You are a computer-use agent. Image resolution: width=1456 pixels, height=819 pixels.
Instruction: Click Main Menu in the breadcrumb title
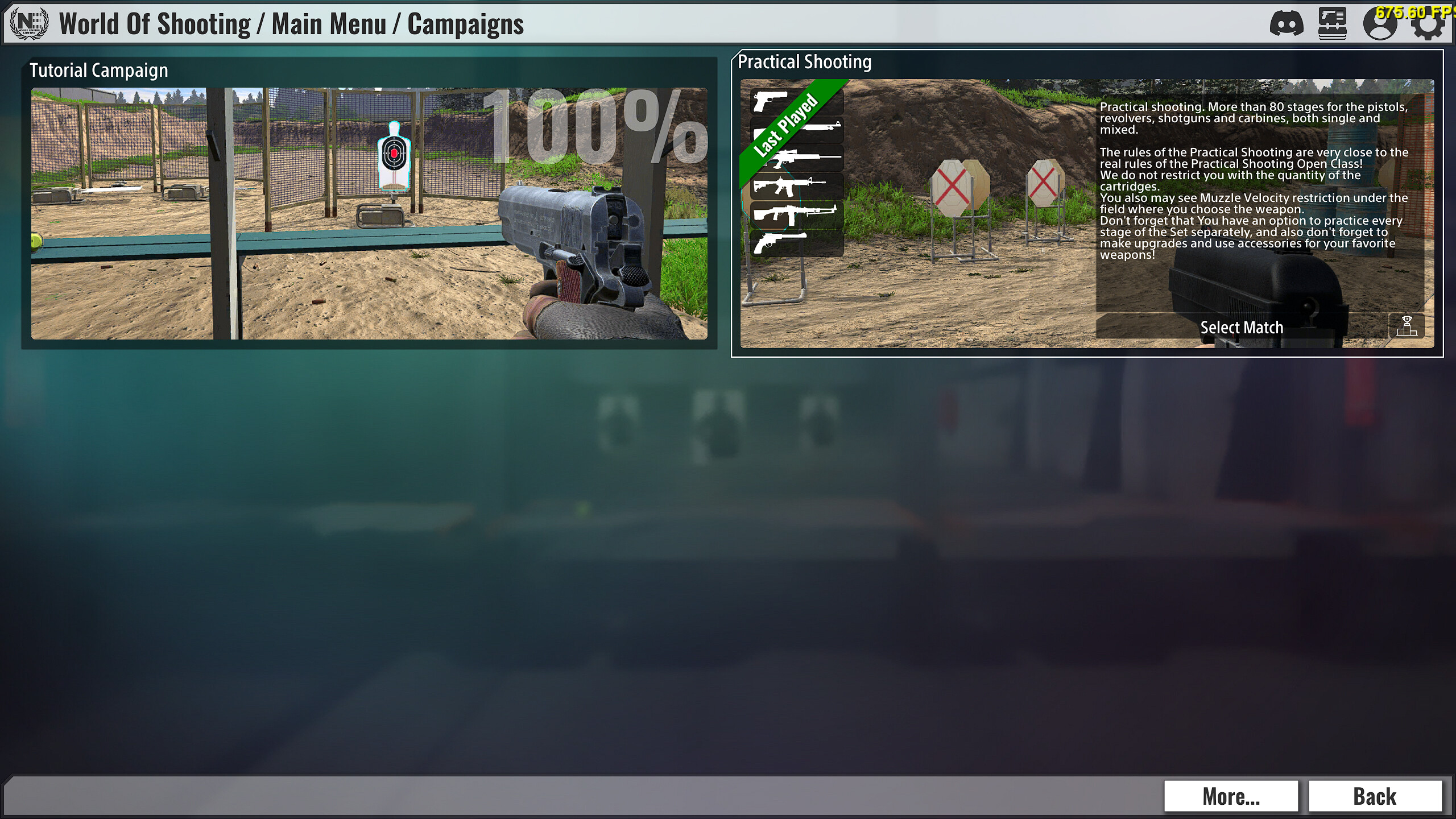pos(330,24)
